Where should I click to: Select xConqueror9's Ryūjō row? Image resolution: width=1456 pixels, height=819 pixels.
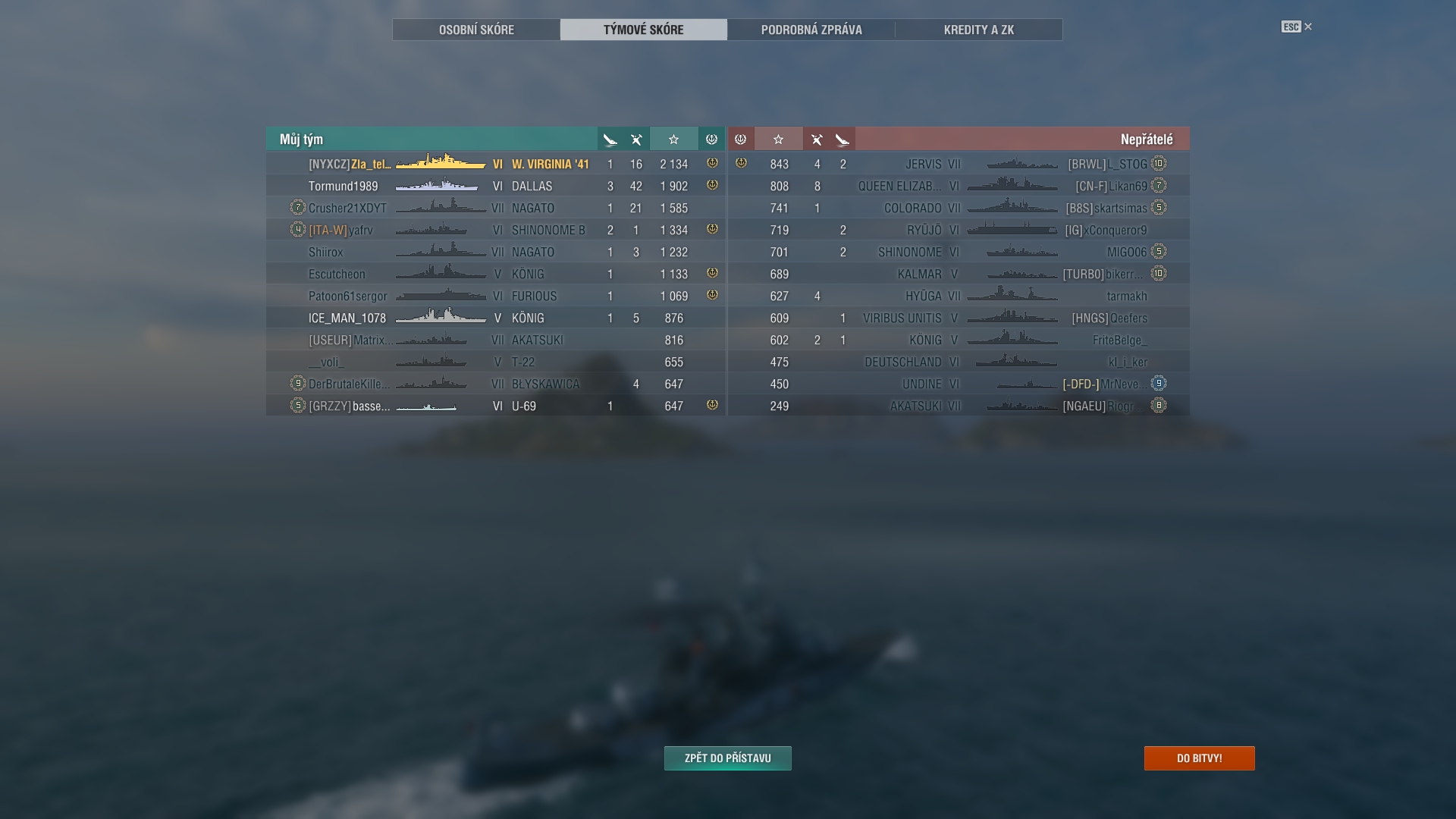coord(959,230)
